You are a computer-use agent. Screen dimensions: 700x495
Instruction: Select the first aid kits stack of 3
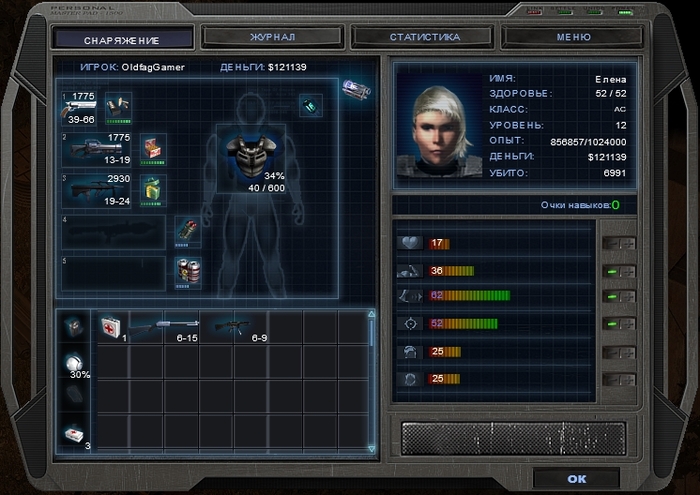click(x=74, y=435)
